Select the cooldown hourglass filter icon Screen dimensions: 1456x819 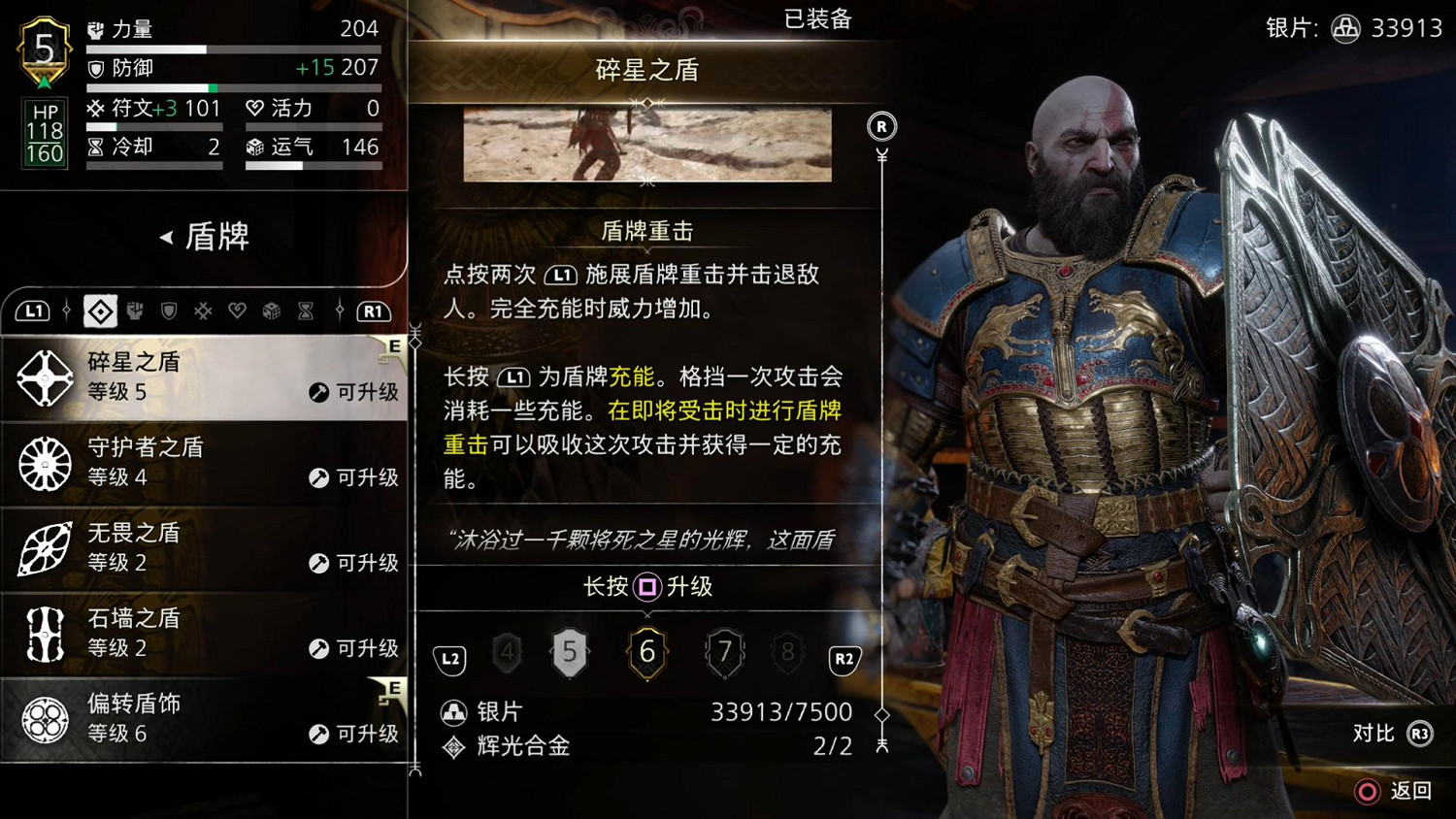coord(305,311)
